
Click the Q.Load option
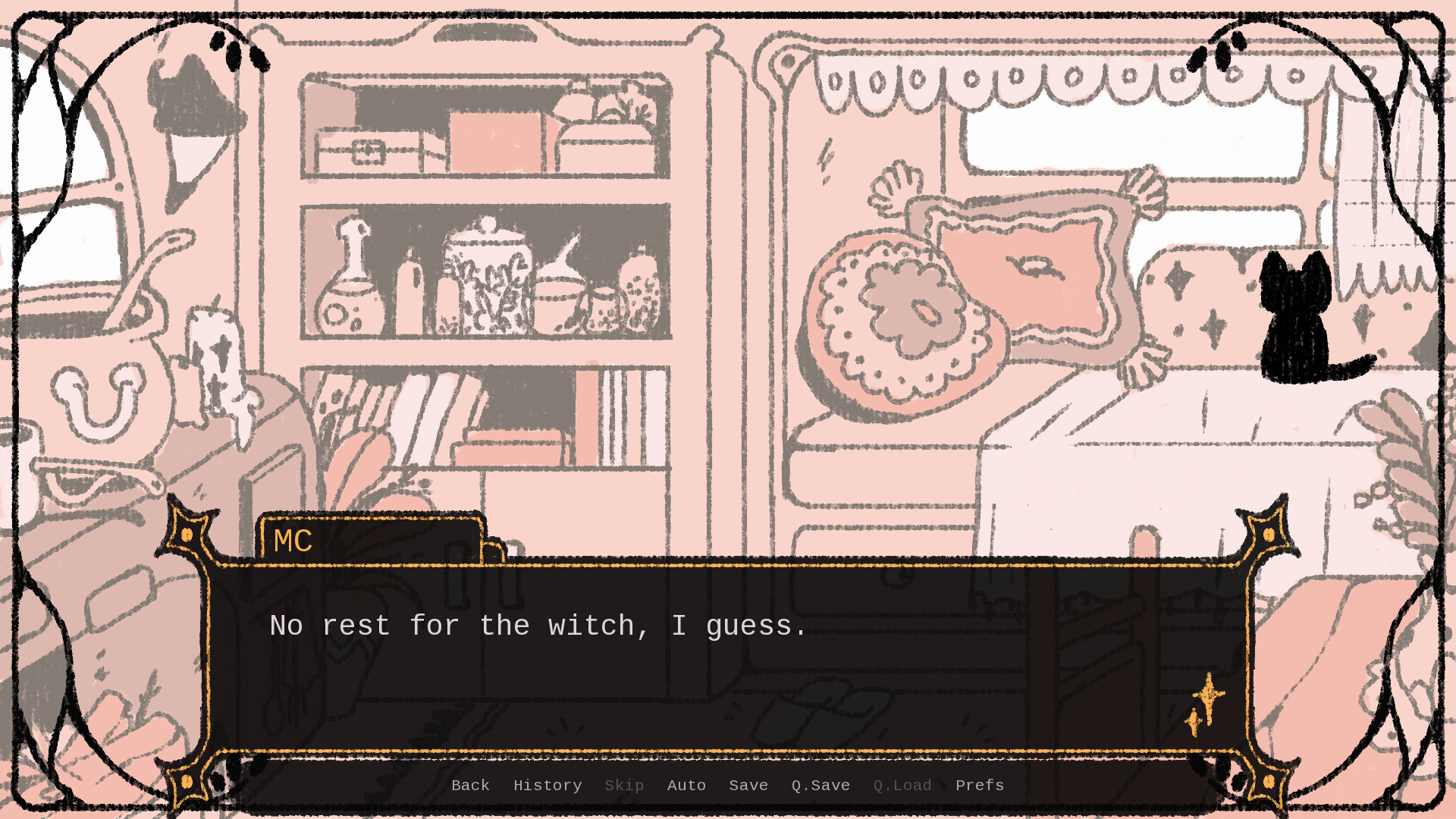pyautogui.click(x=902, y=786)
